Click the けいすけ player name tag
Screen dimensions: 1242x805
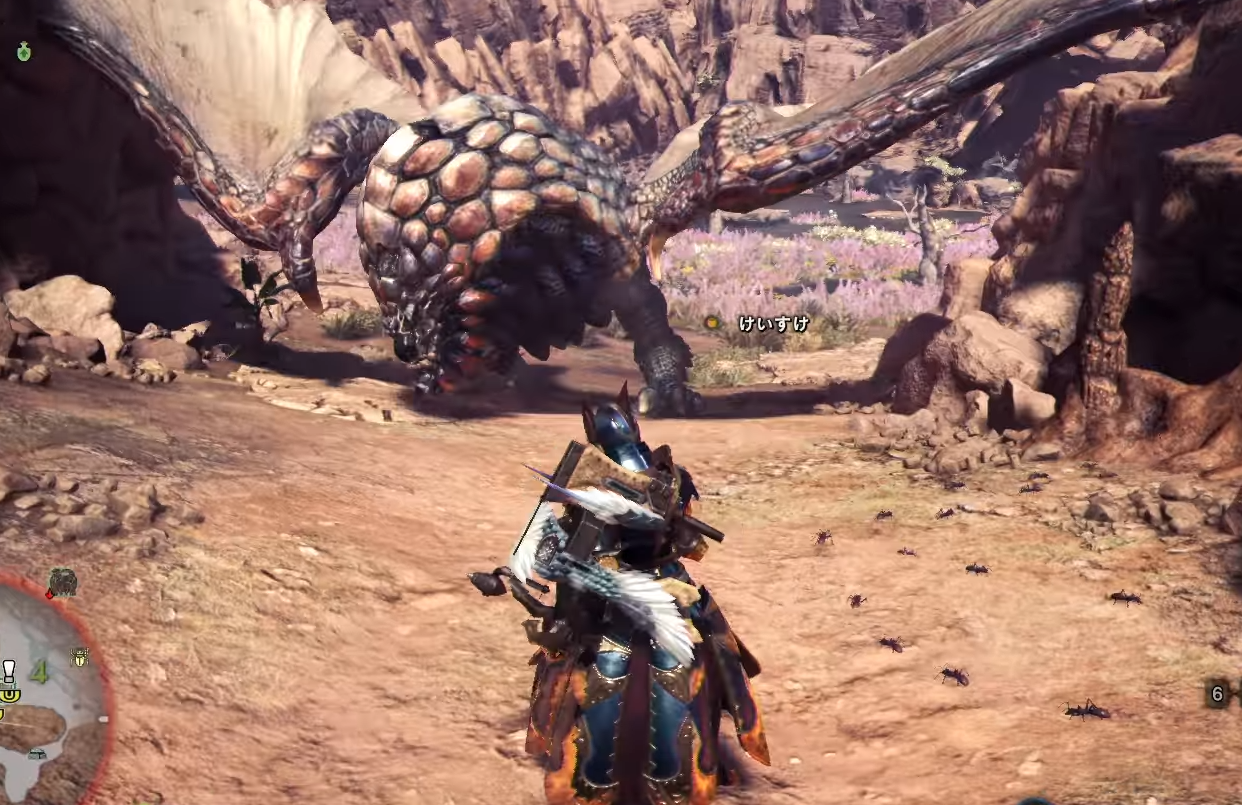[773, 323]
